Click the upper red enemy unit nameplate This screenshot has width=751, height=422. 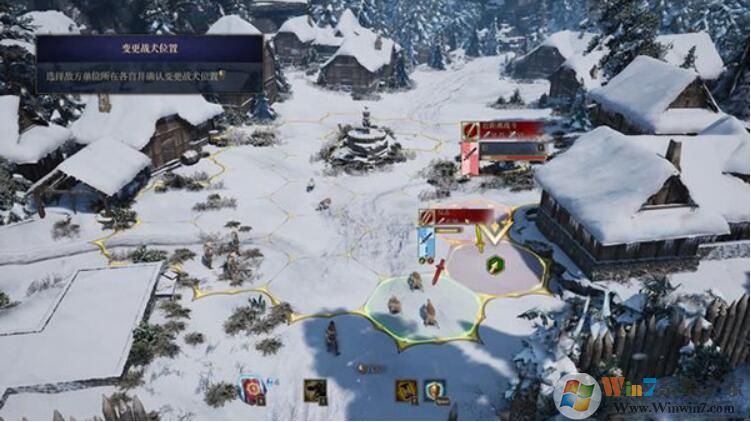[504, 129]
